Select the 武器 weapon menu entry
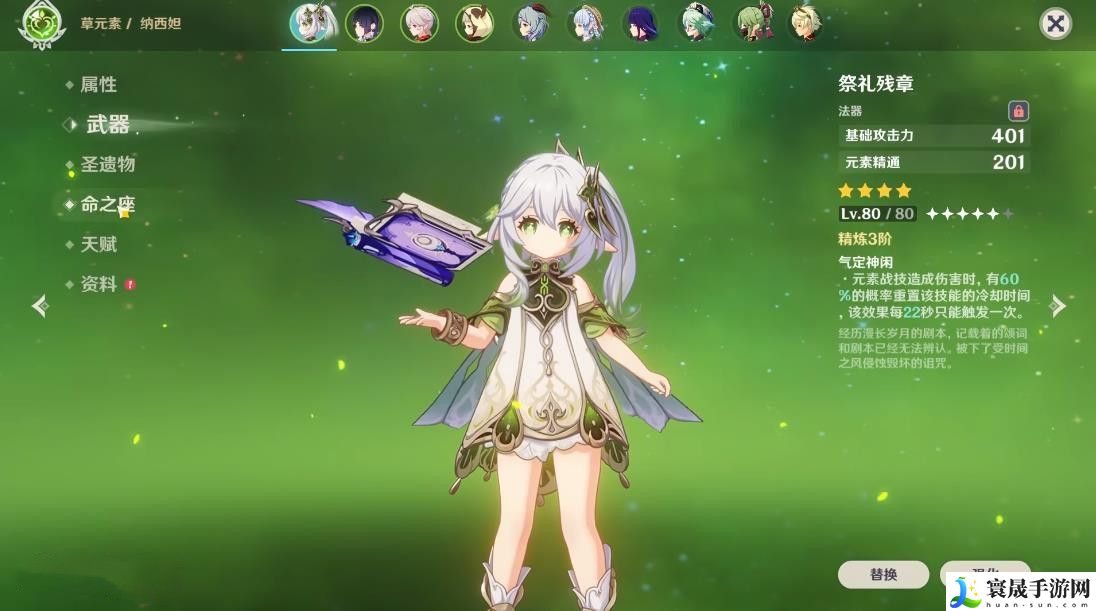 click(x=107, y=125)
